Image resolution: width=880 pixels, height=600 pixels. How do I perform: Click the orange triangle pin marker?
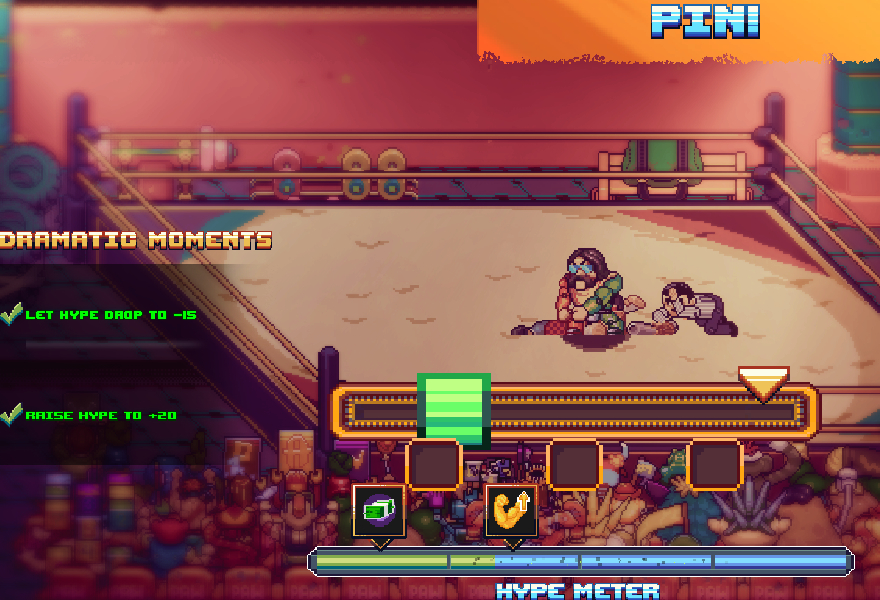(x=763, y=383)
